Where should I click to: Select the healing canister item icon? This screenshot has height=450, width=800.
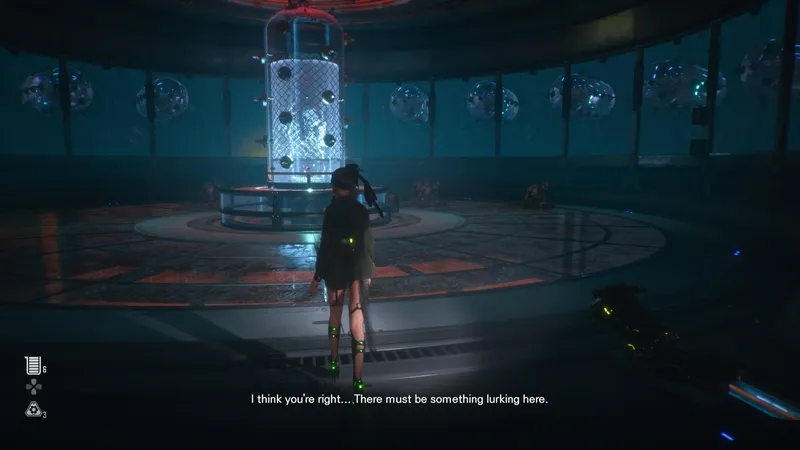[32, 365]
